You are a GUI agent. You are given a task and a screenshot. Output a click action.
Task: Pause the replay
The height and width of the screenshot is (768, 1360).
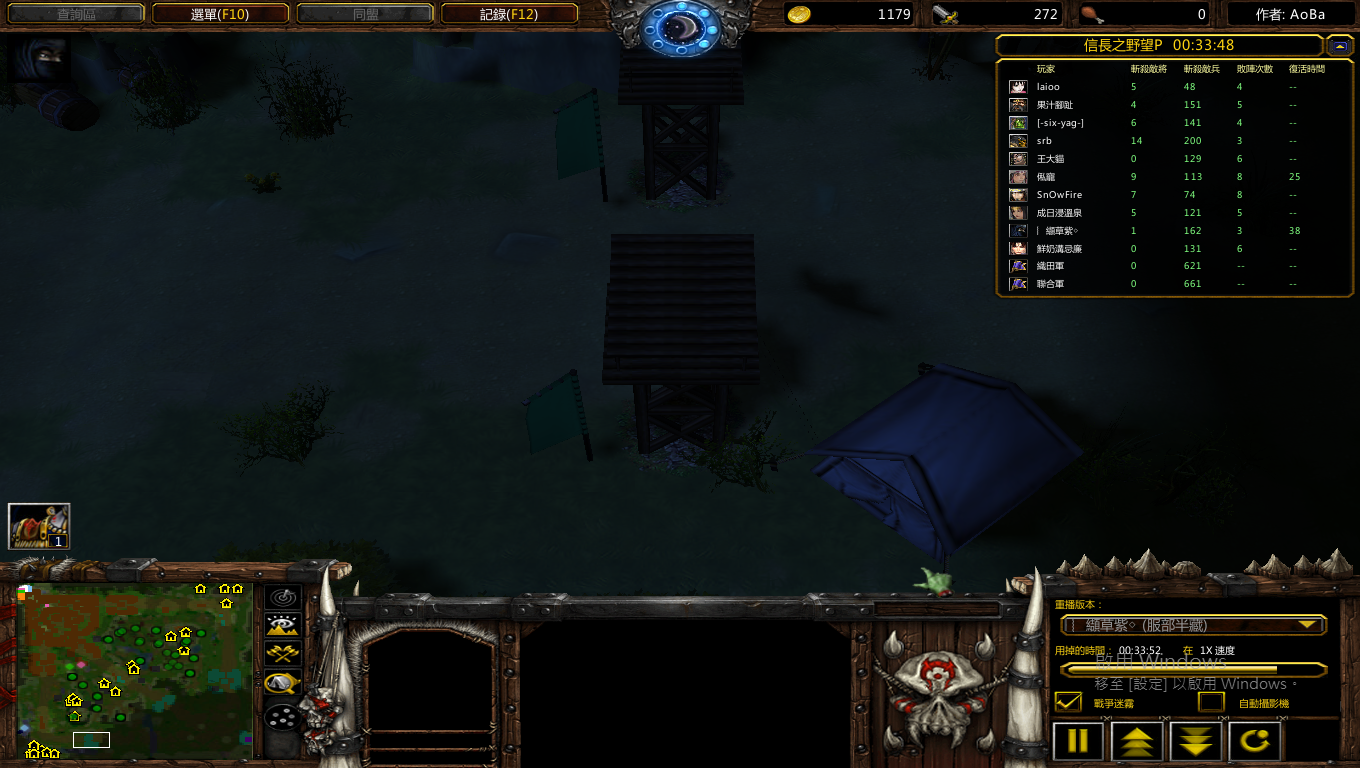click(1078, 742)
